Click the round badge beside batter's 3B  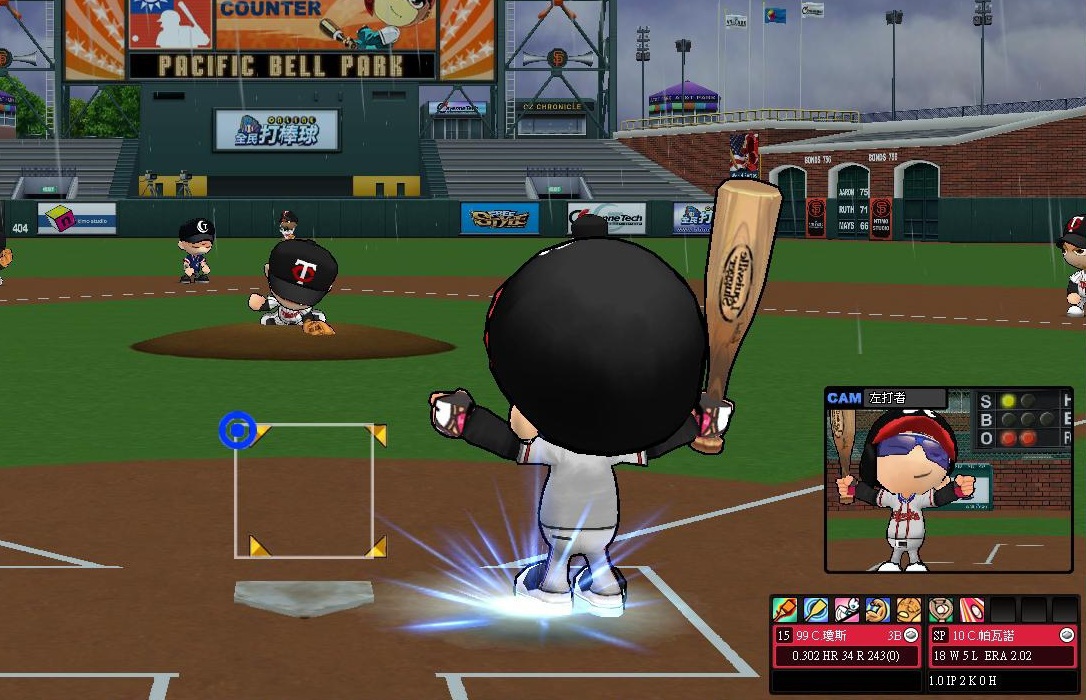click(x=911, y=635)
